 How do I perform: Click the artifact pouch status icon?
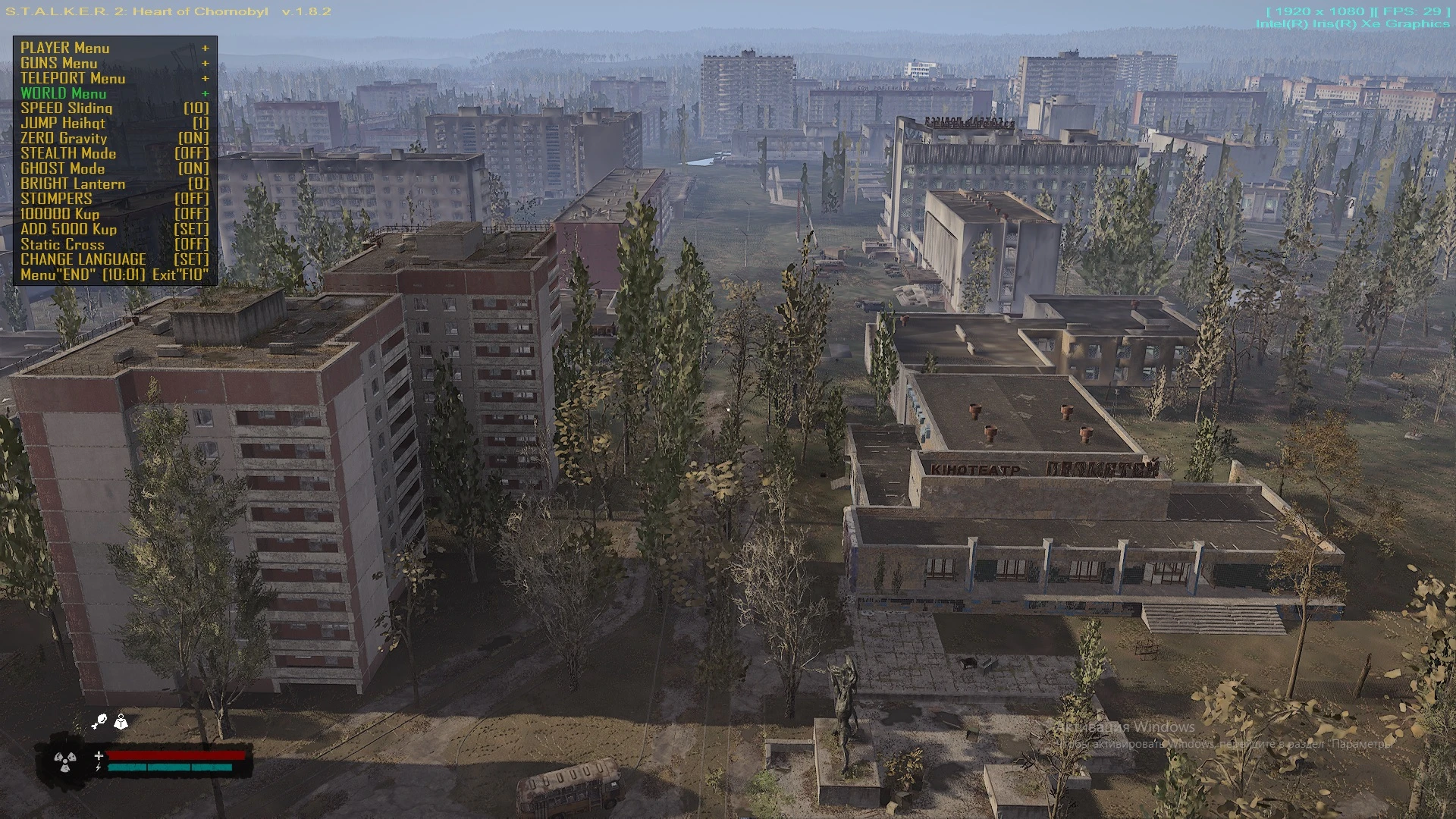(x=101, y=719)
